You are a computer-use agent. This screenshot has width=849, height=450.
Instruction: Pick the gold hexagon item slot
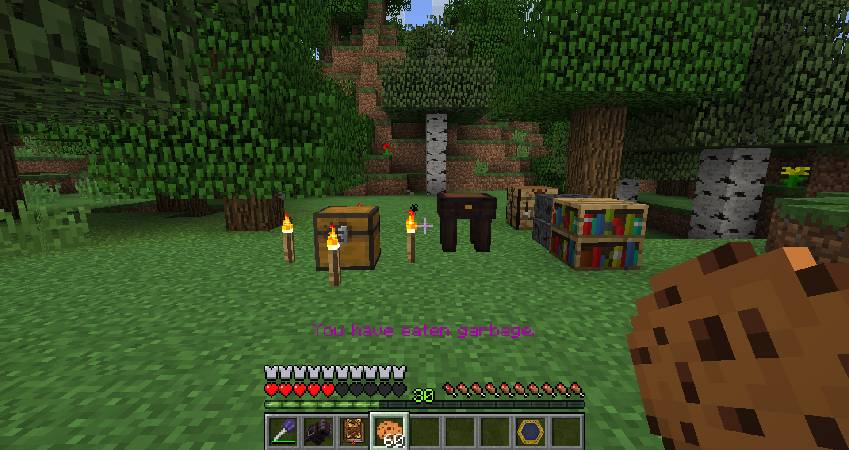(x=530, y=431)
